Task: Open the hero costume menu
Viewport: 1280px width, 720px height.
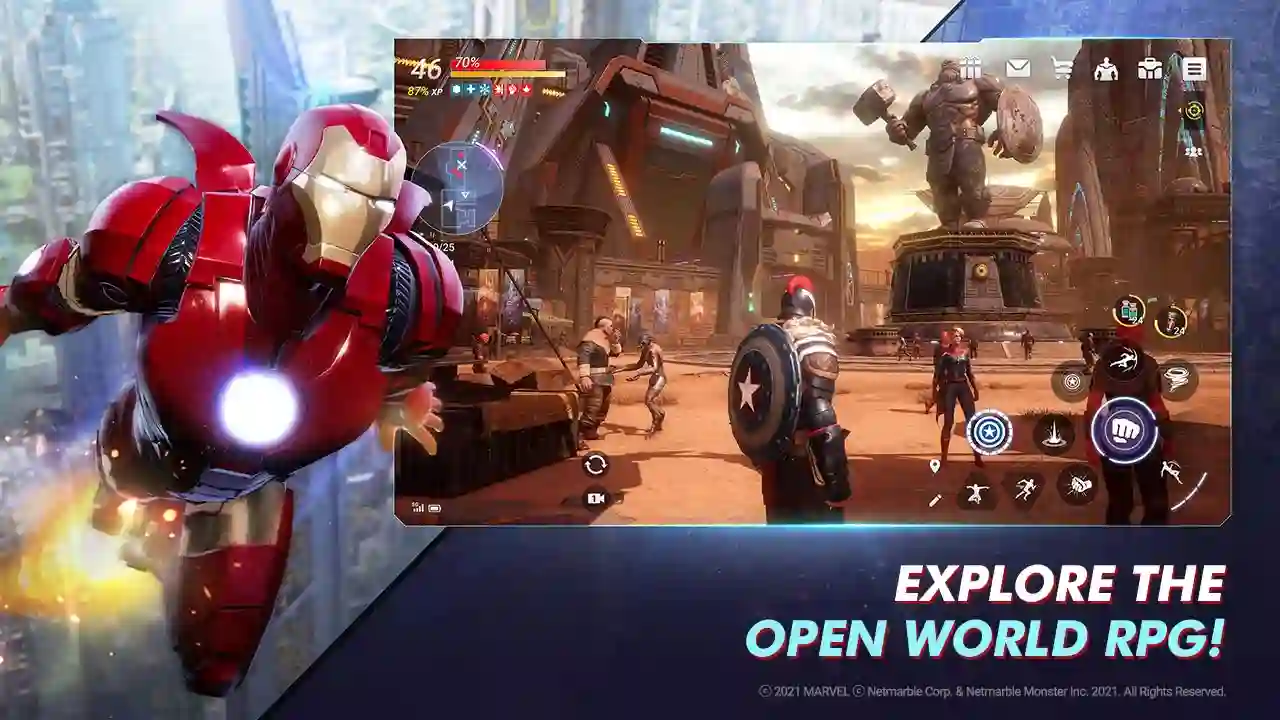Action: 1106,70
